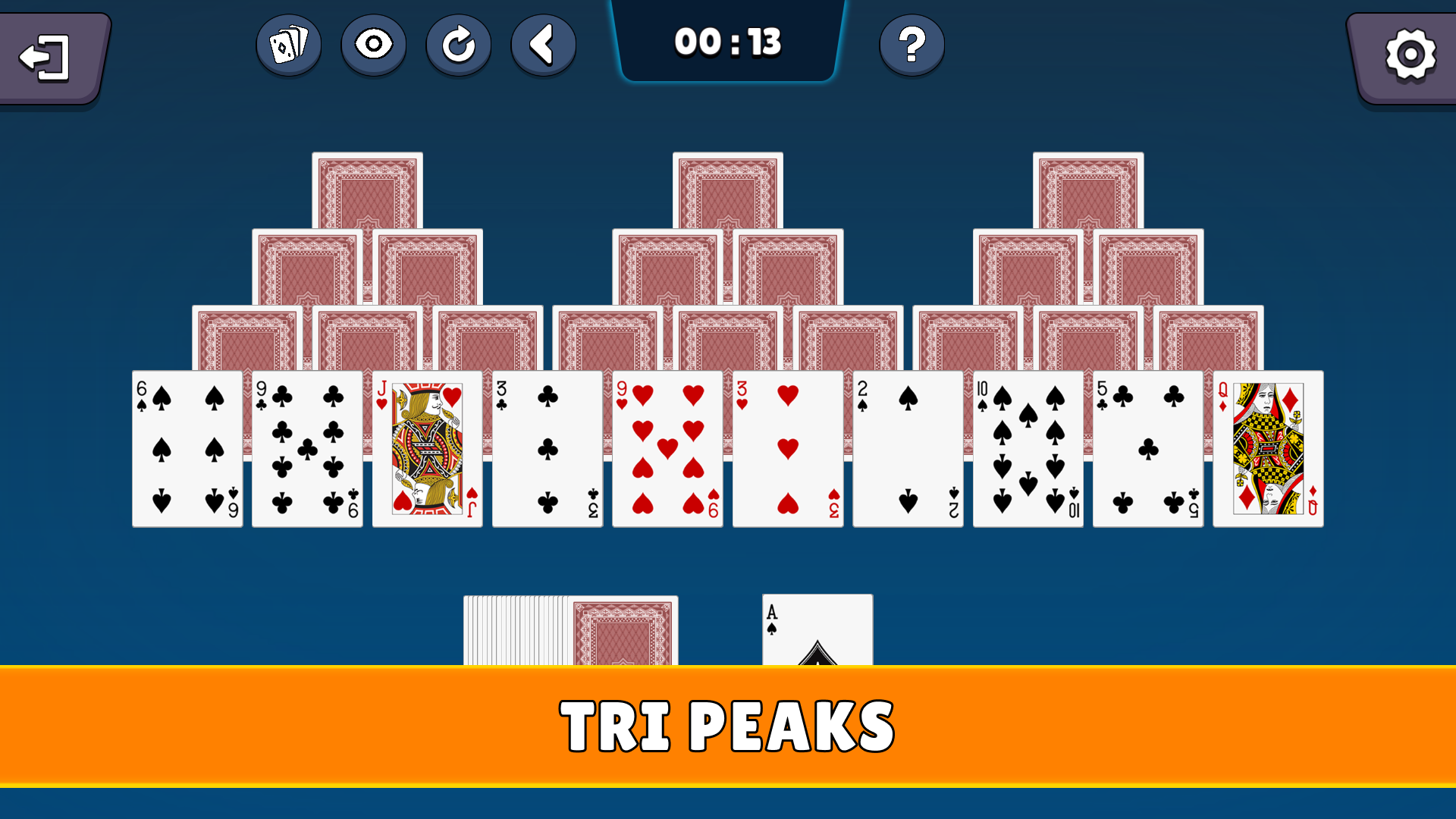Viewport: 1456px width, 819px height.
Task: Play the two of spades
Action: pos(907,449)
